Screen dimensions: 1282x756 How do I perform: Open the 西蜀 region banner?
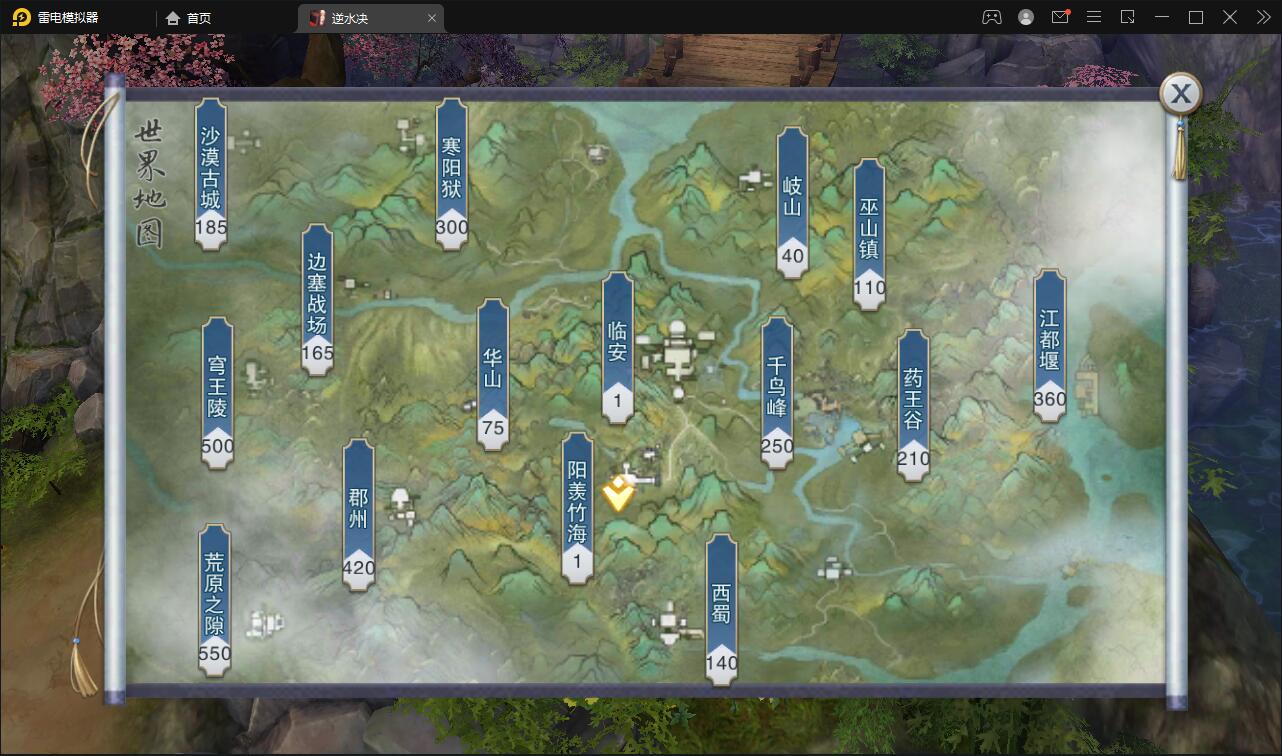tap(721, 608)
